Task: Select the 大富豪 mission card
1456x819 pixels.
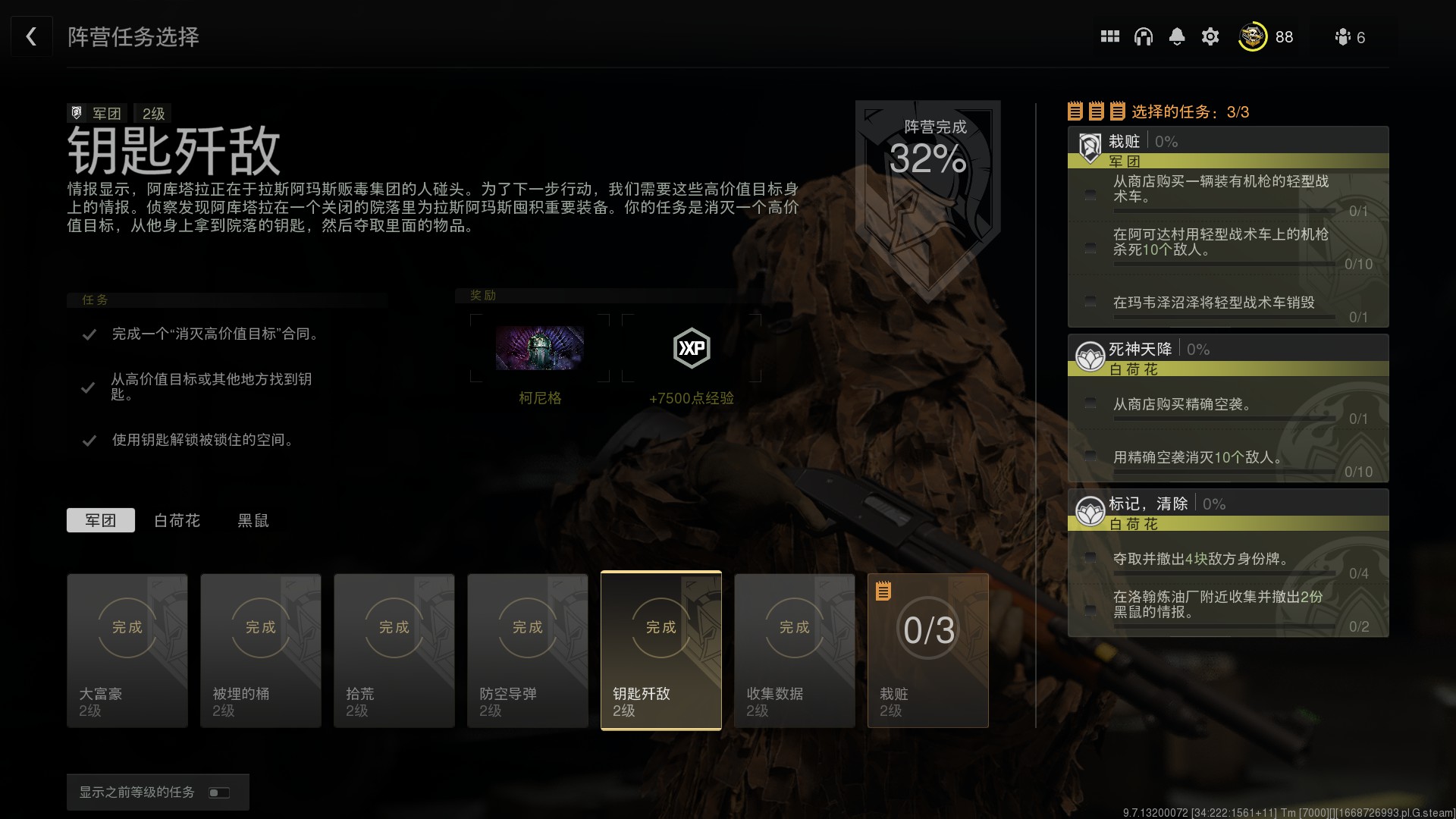Action: [x=127, y=651]
